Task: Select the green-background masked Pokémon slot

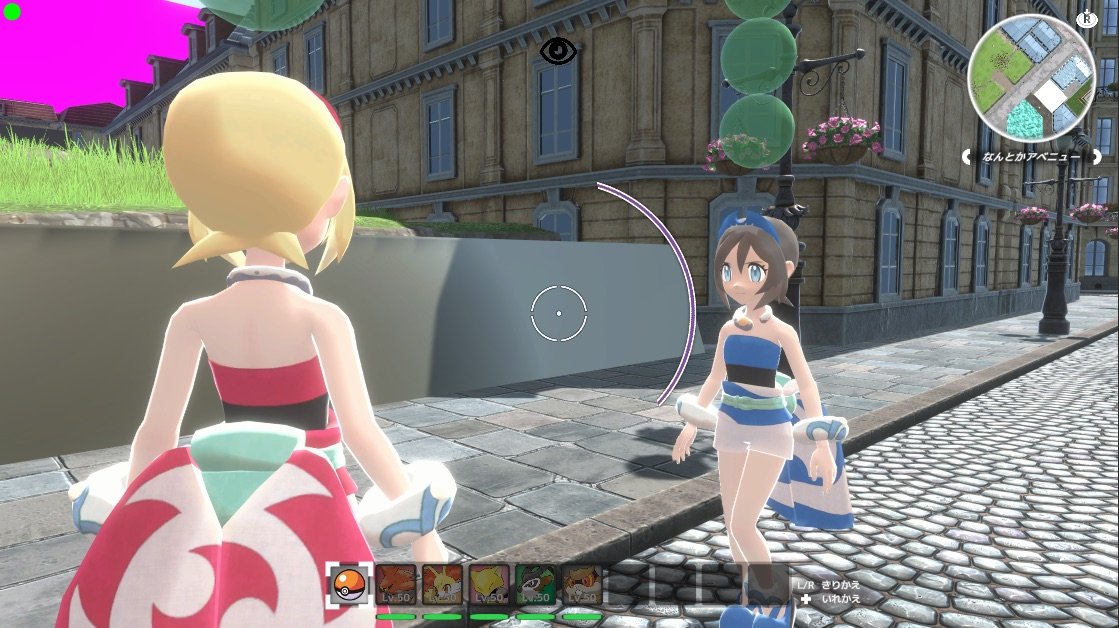Action: [x=535, y=585]
